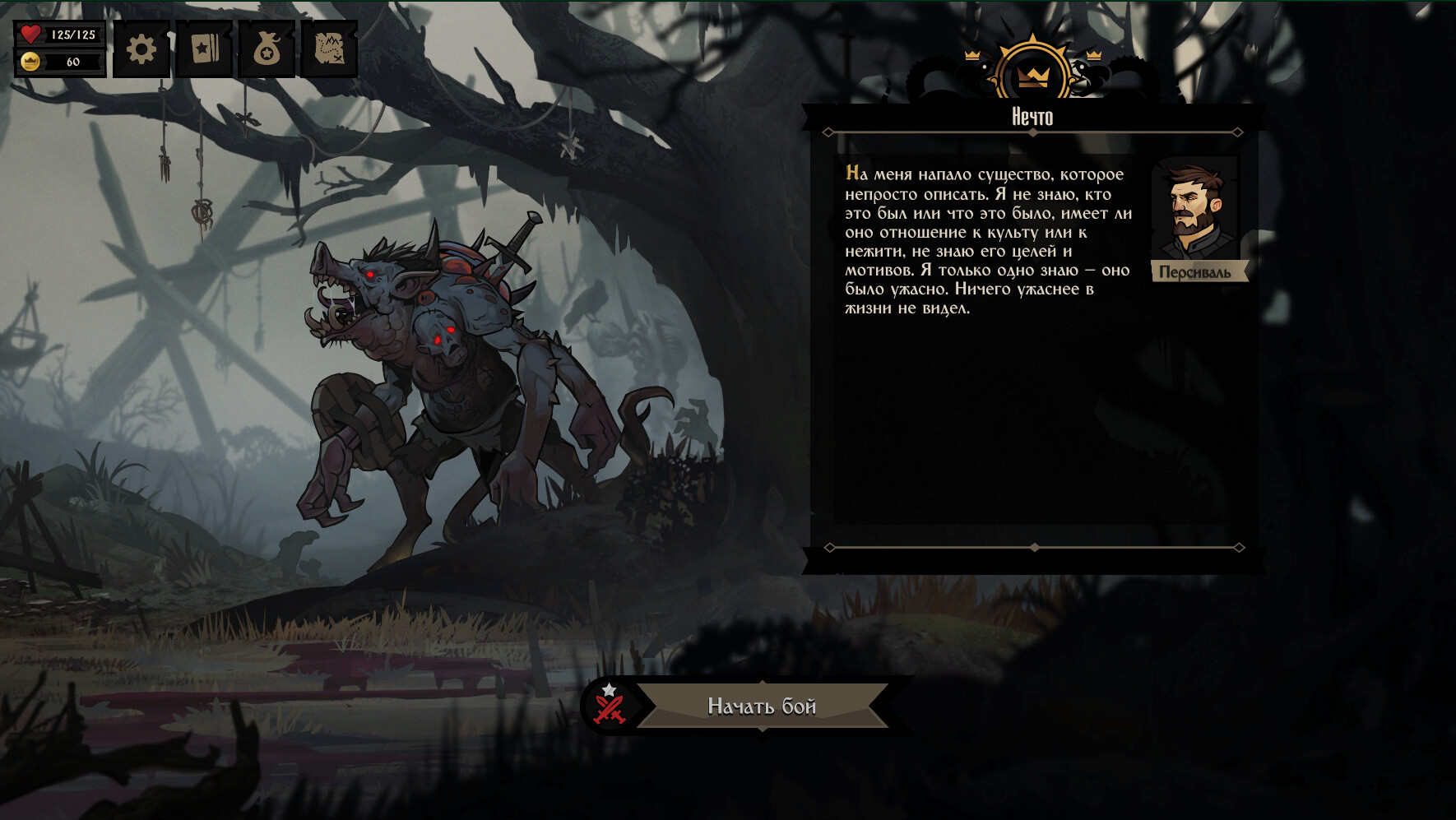Select Персиваль's portrait in the dialogue
Viewport: 1456px width, 820px height.
pos(1195,212)
